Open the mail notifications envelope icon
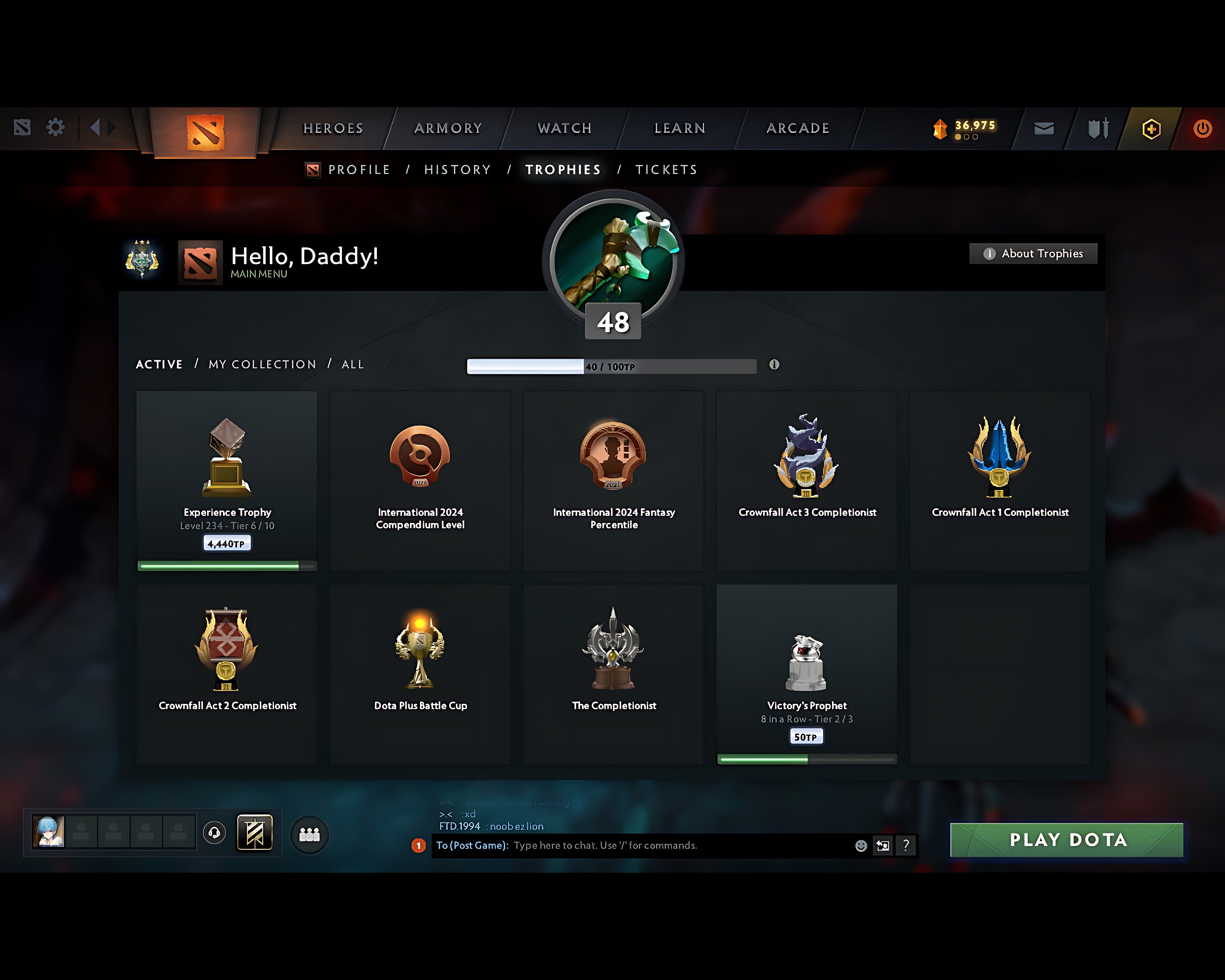 tap(1043, 128)
